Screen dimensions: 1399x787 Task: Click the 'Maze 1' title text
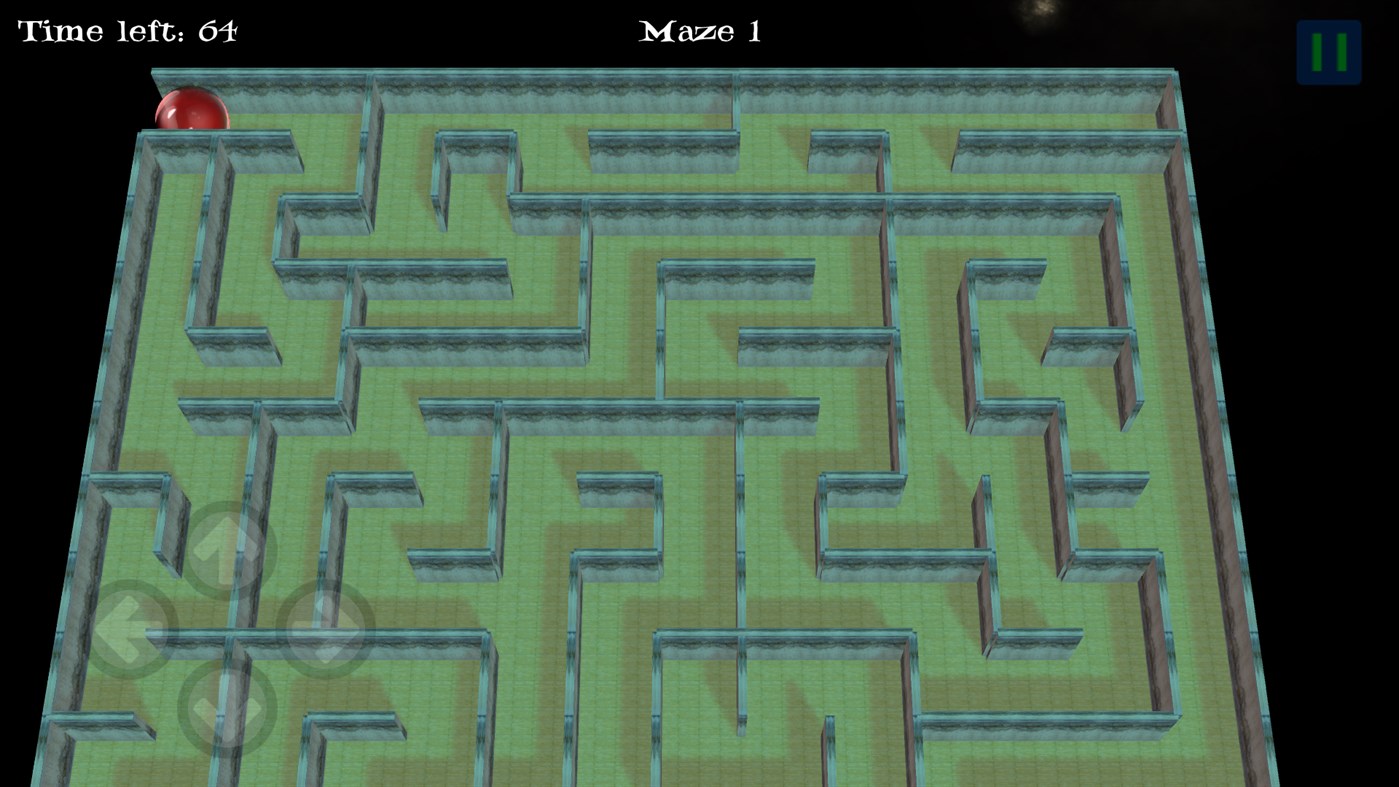[x=699, y=31]
